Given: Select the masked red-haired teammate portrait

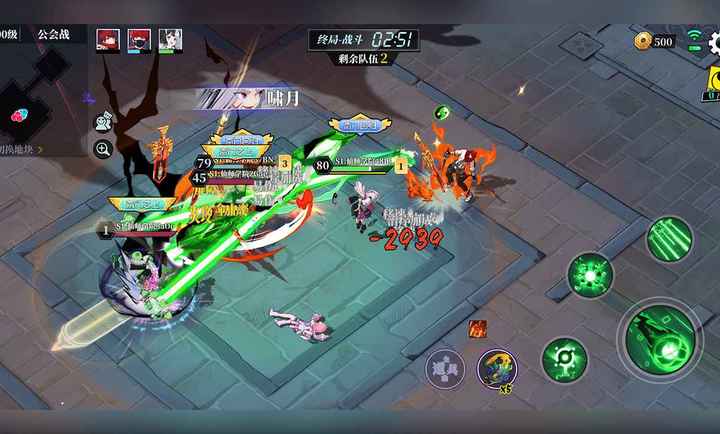Looking at the screenshot, I should 139,40.
